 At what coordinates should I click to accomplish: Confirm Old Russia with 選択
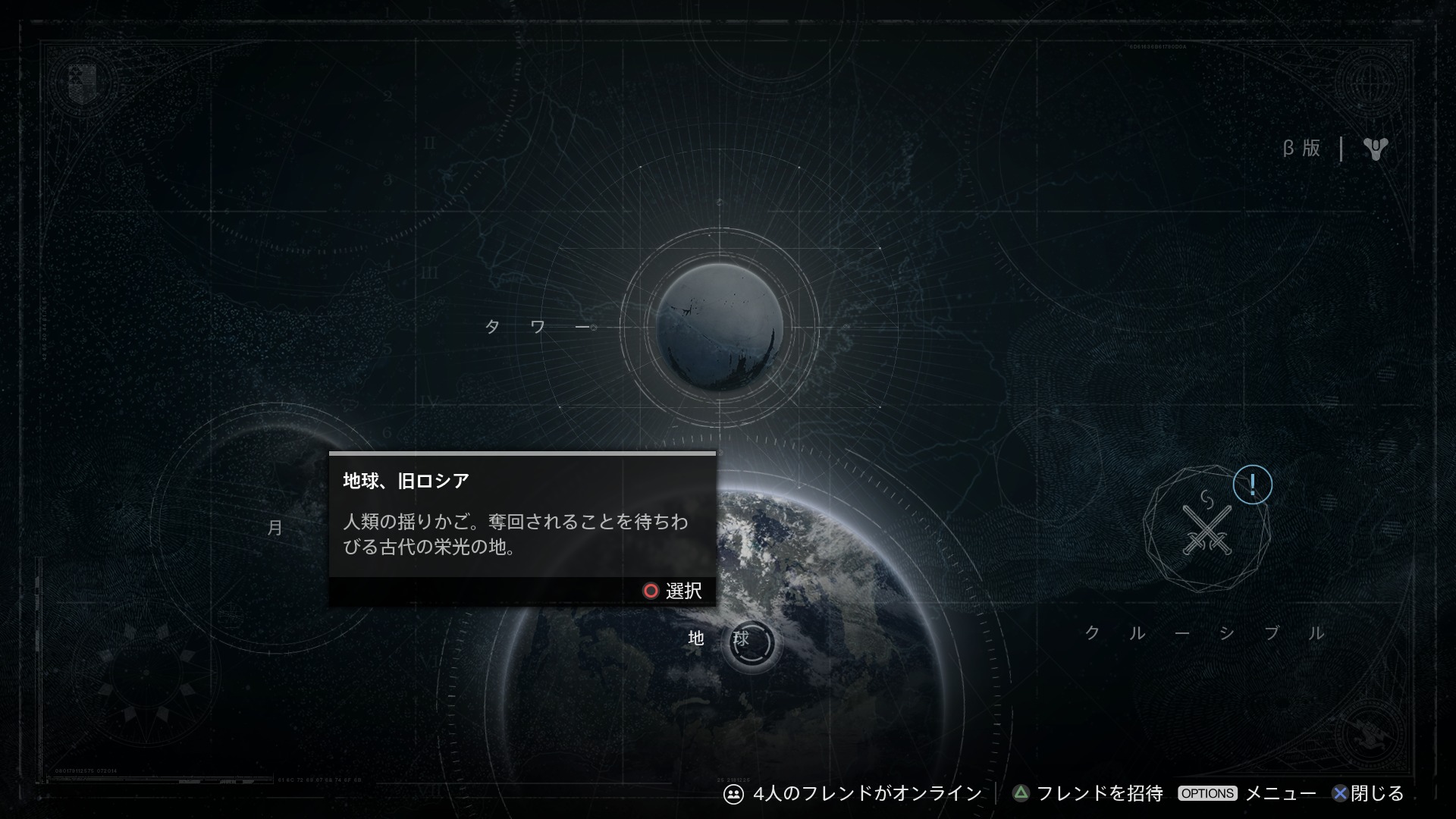pyautogui.click(x=673, y=591)
